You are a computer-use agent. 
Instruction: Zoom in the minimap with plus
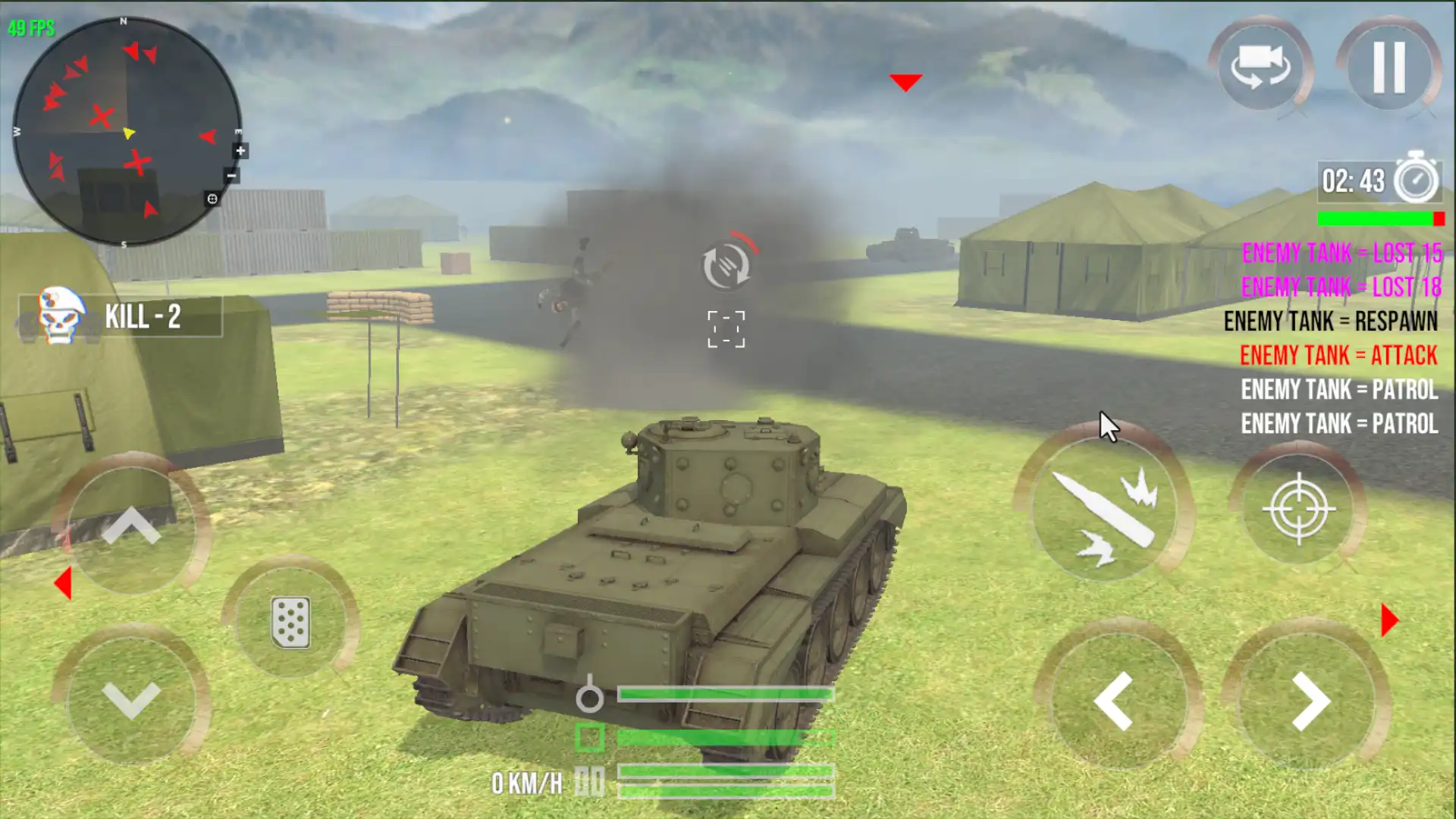(x=240, y=151)
